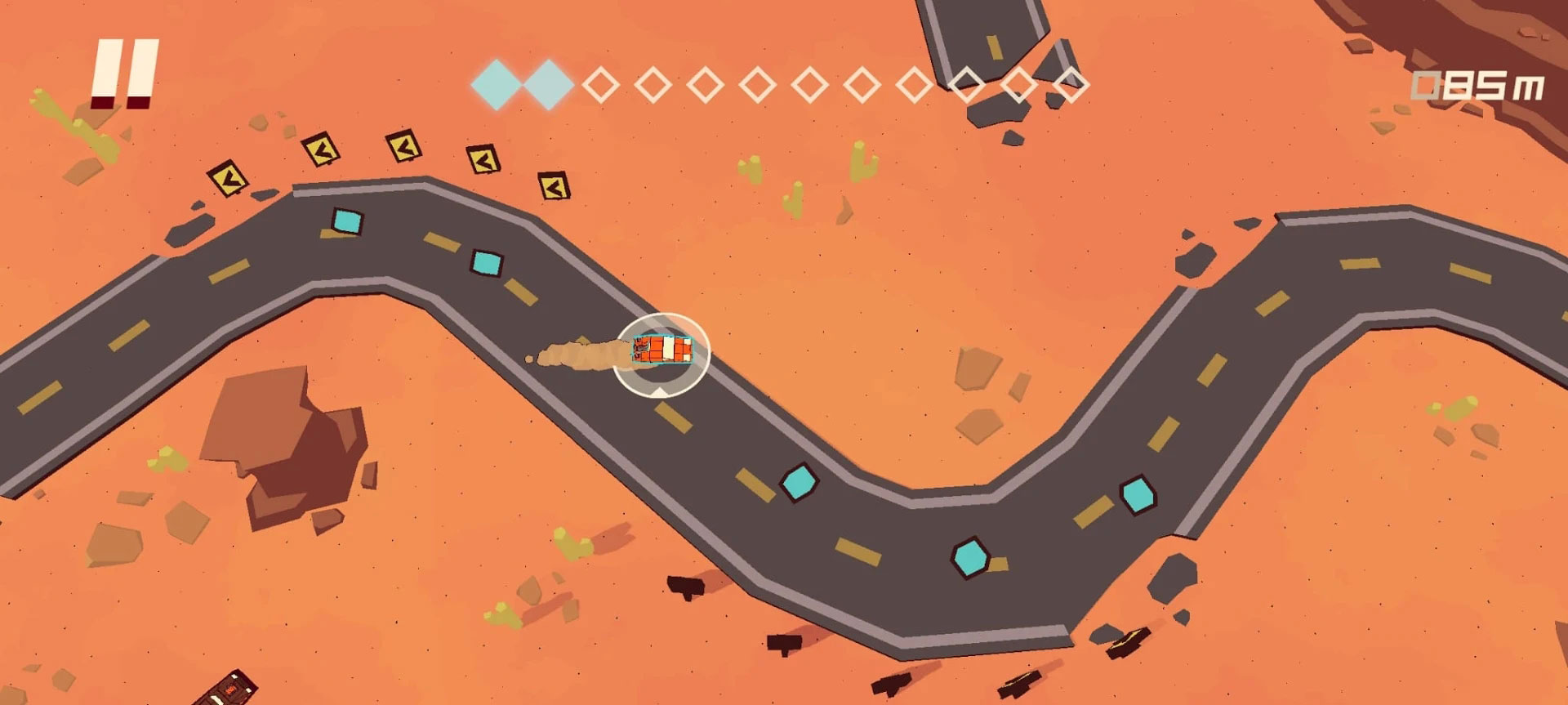Image resolution: width=1568 pixels, height=705 pixels.
Task: Select the first filled blue diamond indicator
Action: coord(497,83)
